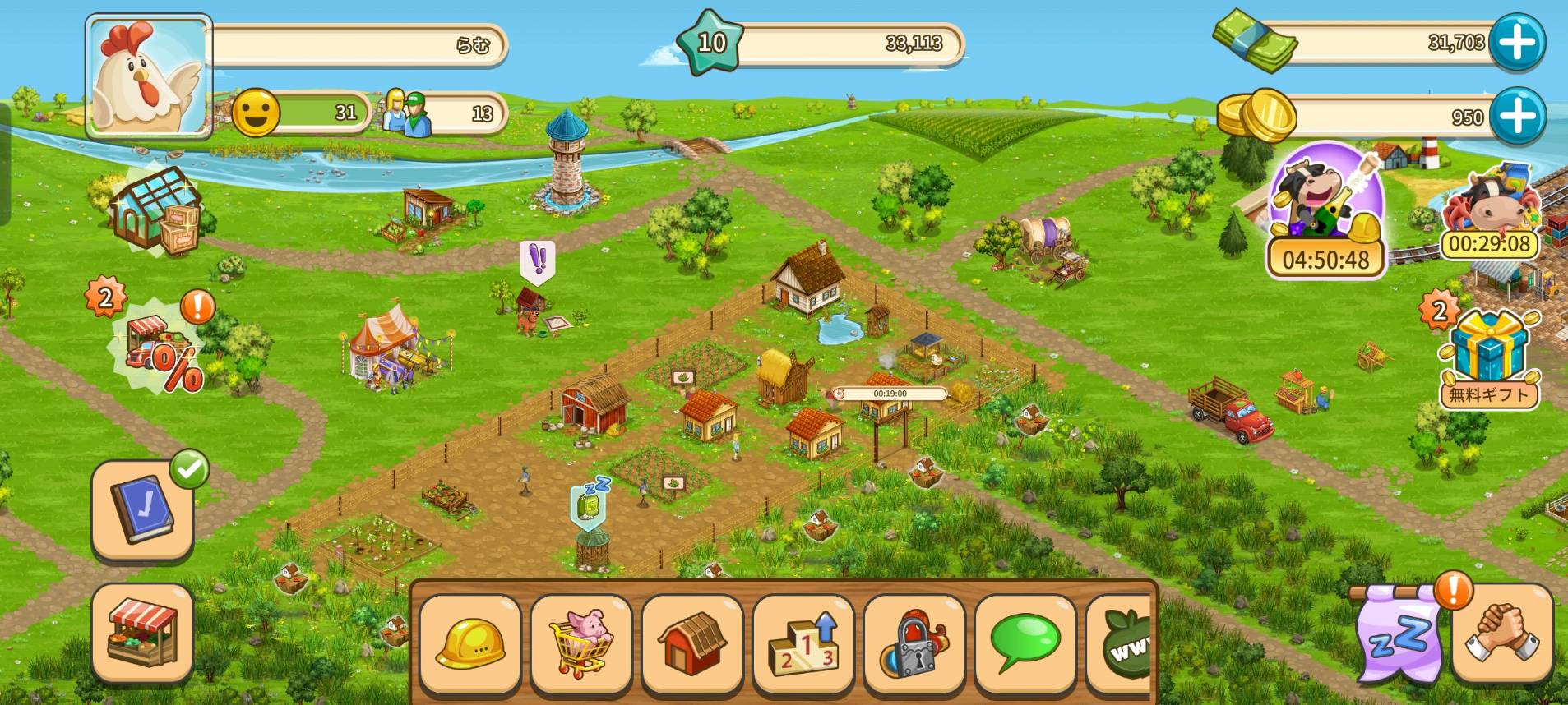Open the market stall shop button
This screenshot has height=705, width=1568.
pyautogui.click(x=142, y=634)
